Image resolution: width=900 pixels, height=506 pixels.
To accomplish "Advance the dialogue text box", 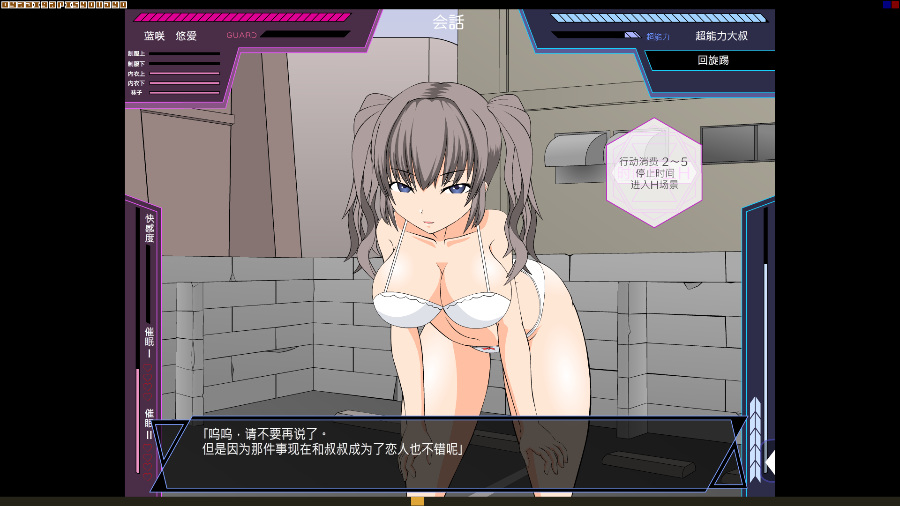I will (450, 452).
